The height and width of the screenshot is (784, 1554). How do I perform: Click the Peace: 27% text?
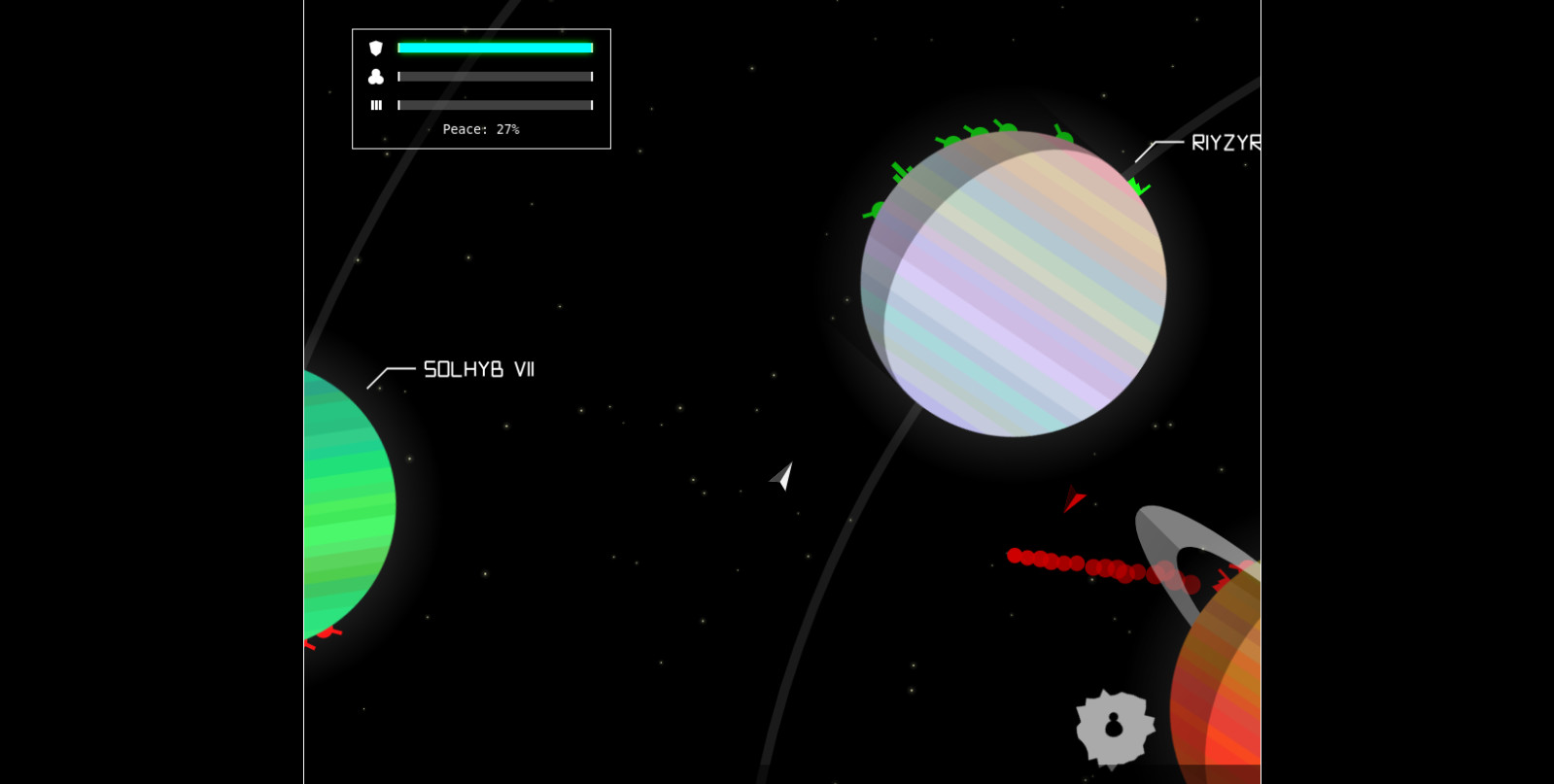(x=481, y=128)
